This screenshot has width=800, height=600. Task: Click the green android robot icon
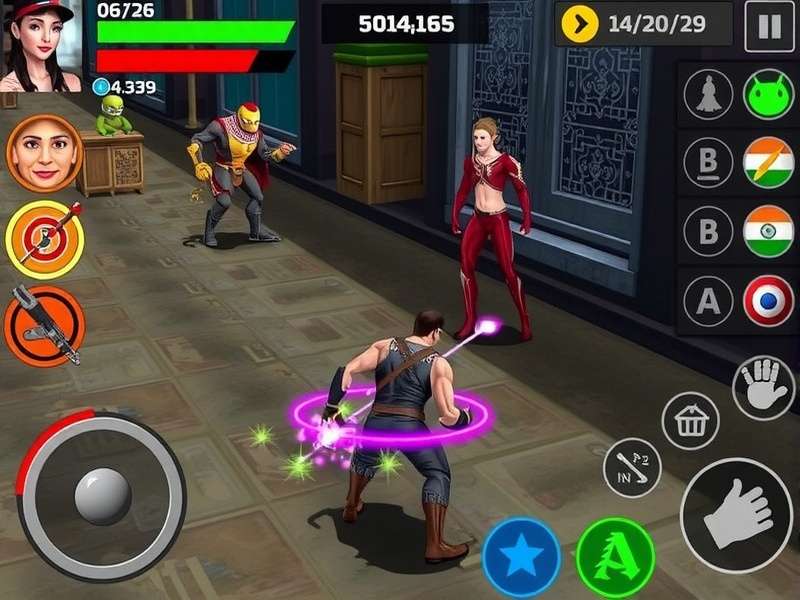tap(768, 96)
